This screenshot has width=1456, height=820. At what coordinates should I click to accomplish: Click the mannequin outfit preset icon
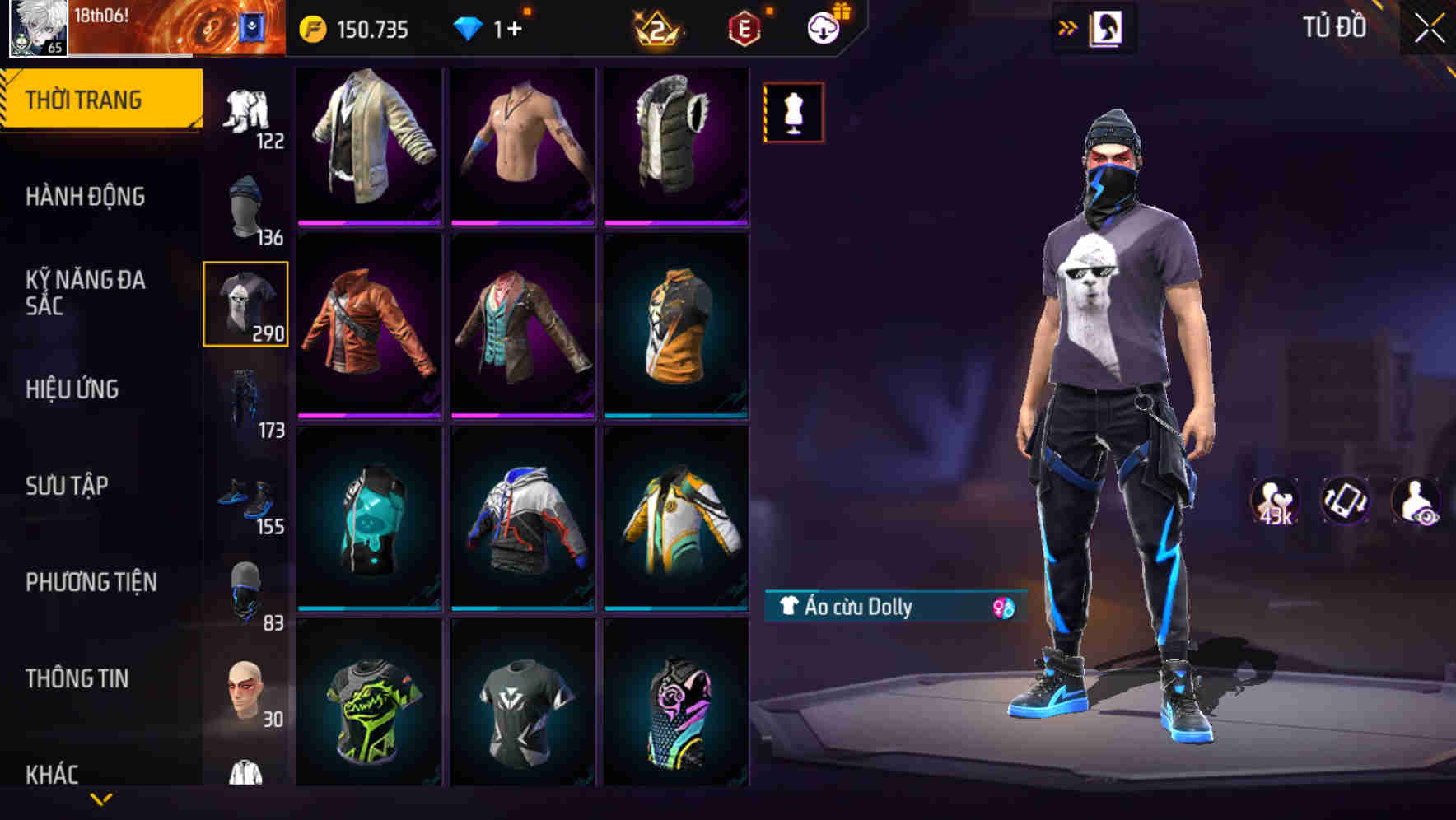[x=793, y=112]
